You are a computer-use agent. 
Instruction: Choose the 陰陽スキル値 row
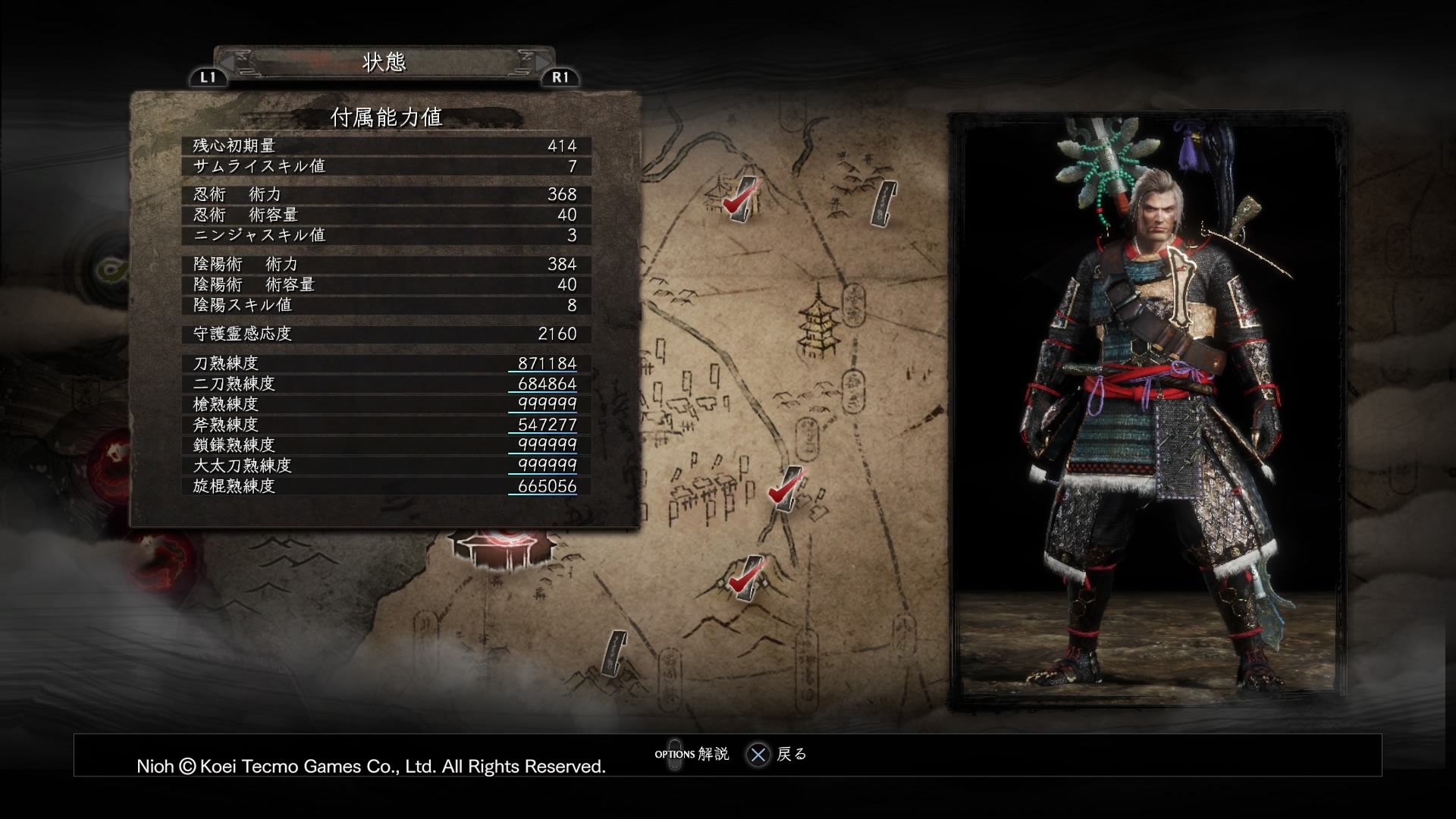(x=385, y=305)
